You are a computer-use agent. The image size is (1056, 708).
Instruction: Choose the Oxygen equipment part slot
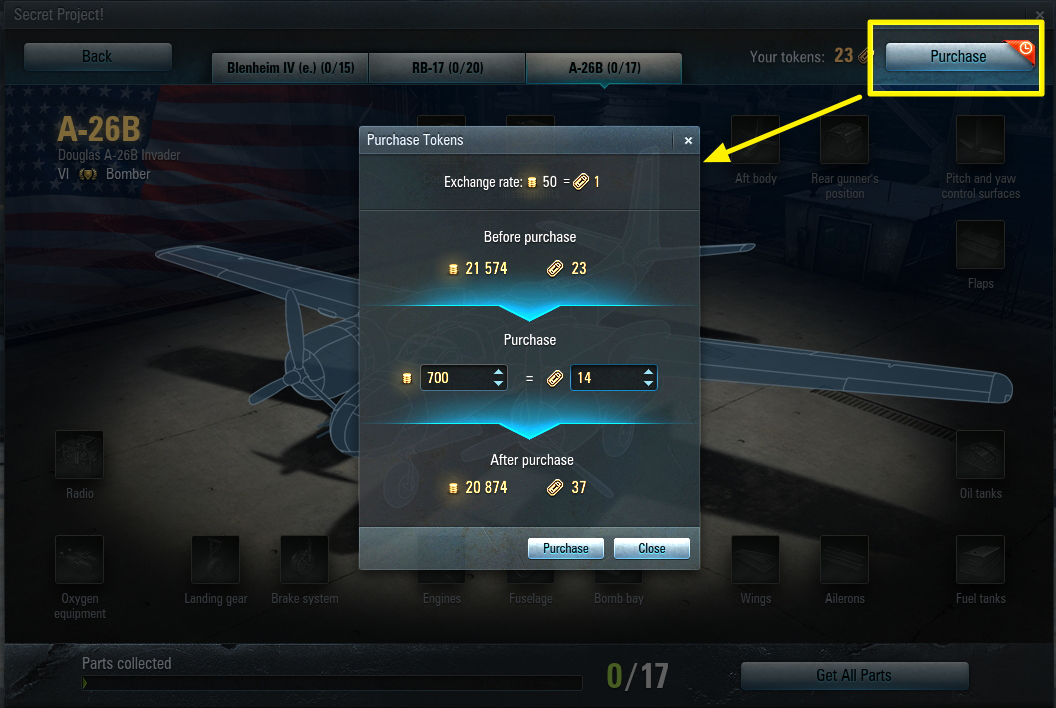point(80,561)
